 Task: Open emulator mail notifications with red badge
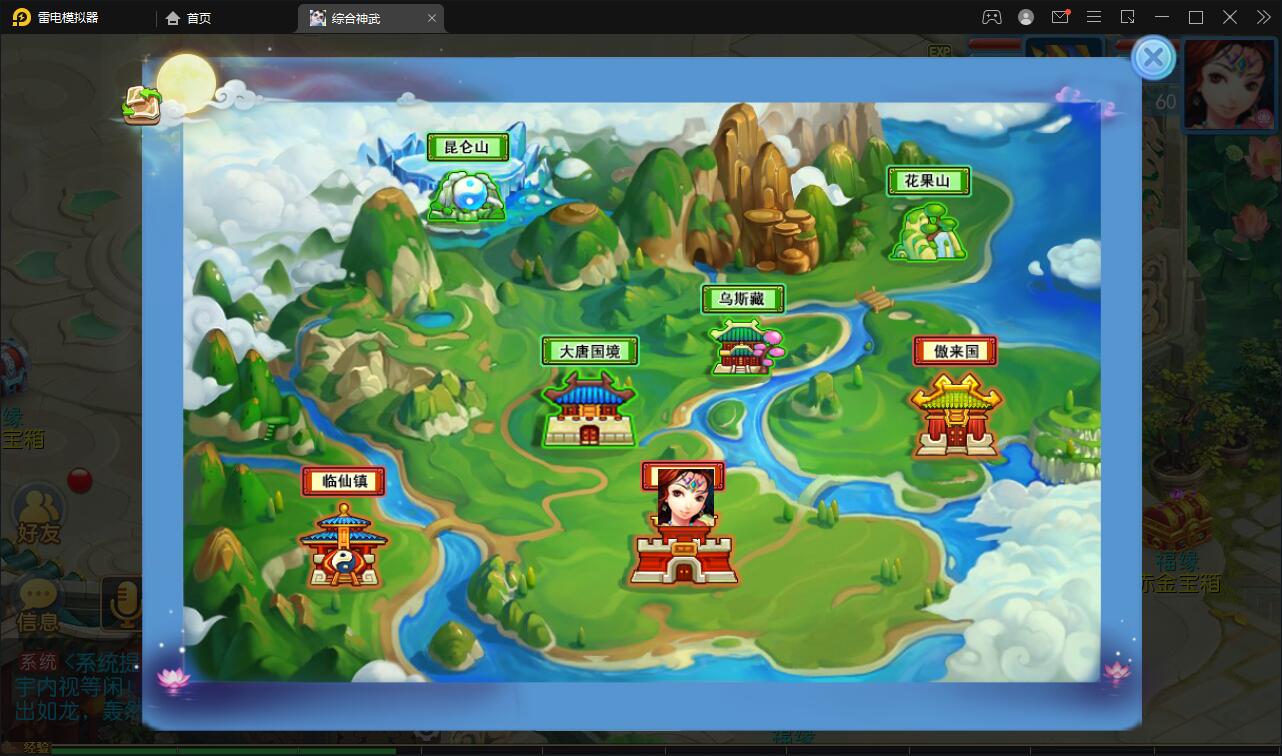click(1060, 17)
